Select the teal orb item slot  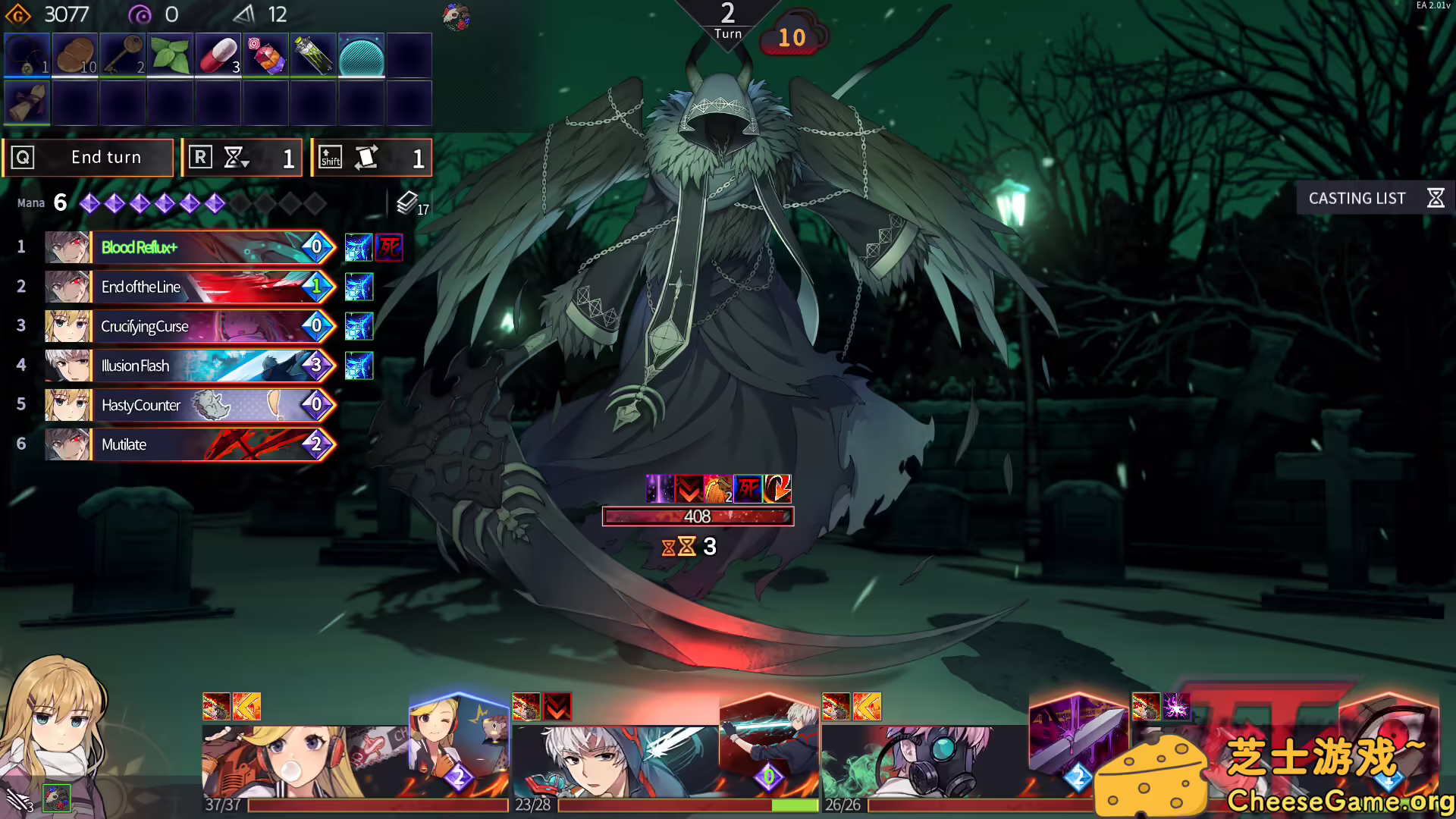tap(362, 55)
